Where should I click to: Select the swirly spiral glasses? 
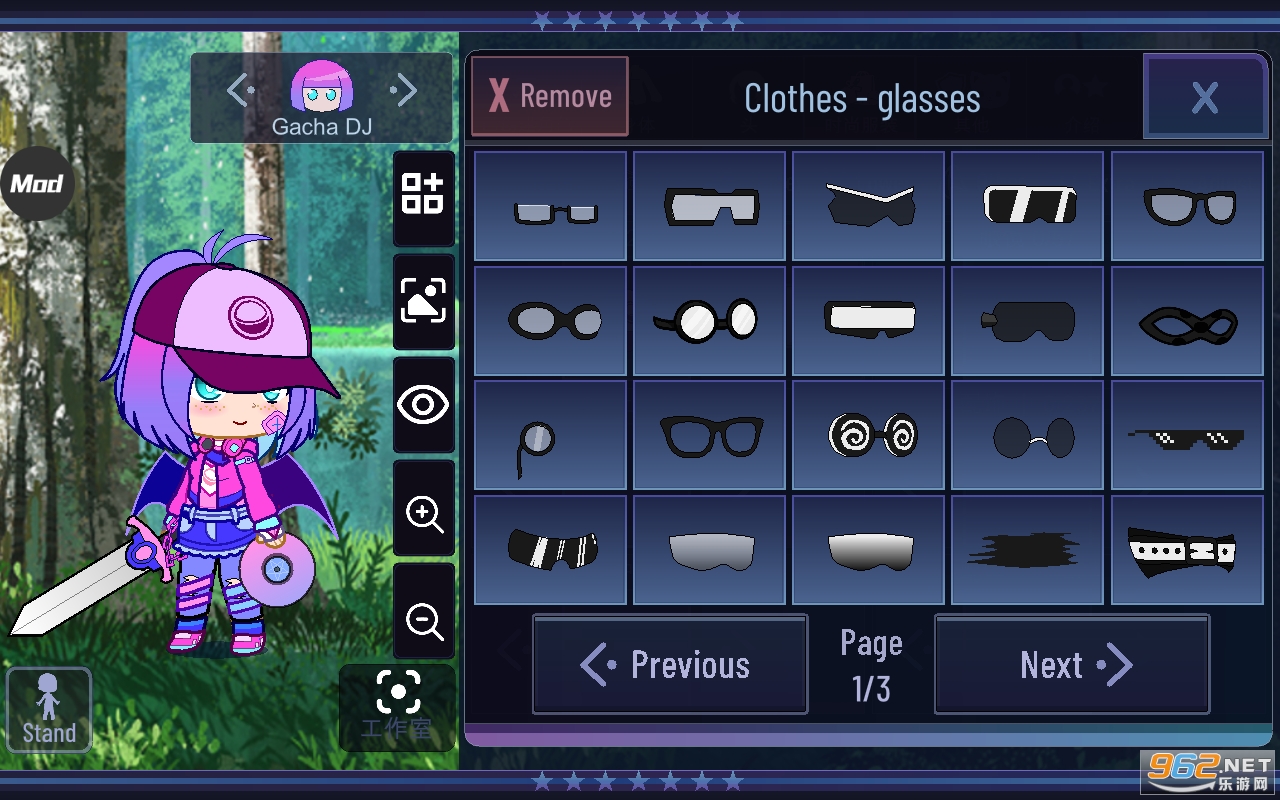pos(869,435)
